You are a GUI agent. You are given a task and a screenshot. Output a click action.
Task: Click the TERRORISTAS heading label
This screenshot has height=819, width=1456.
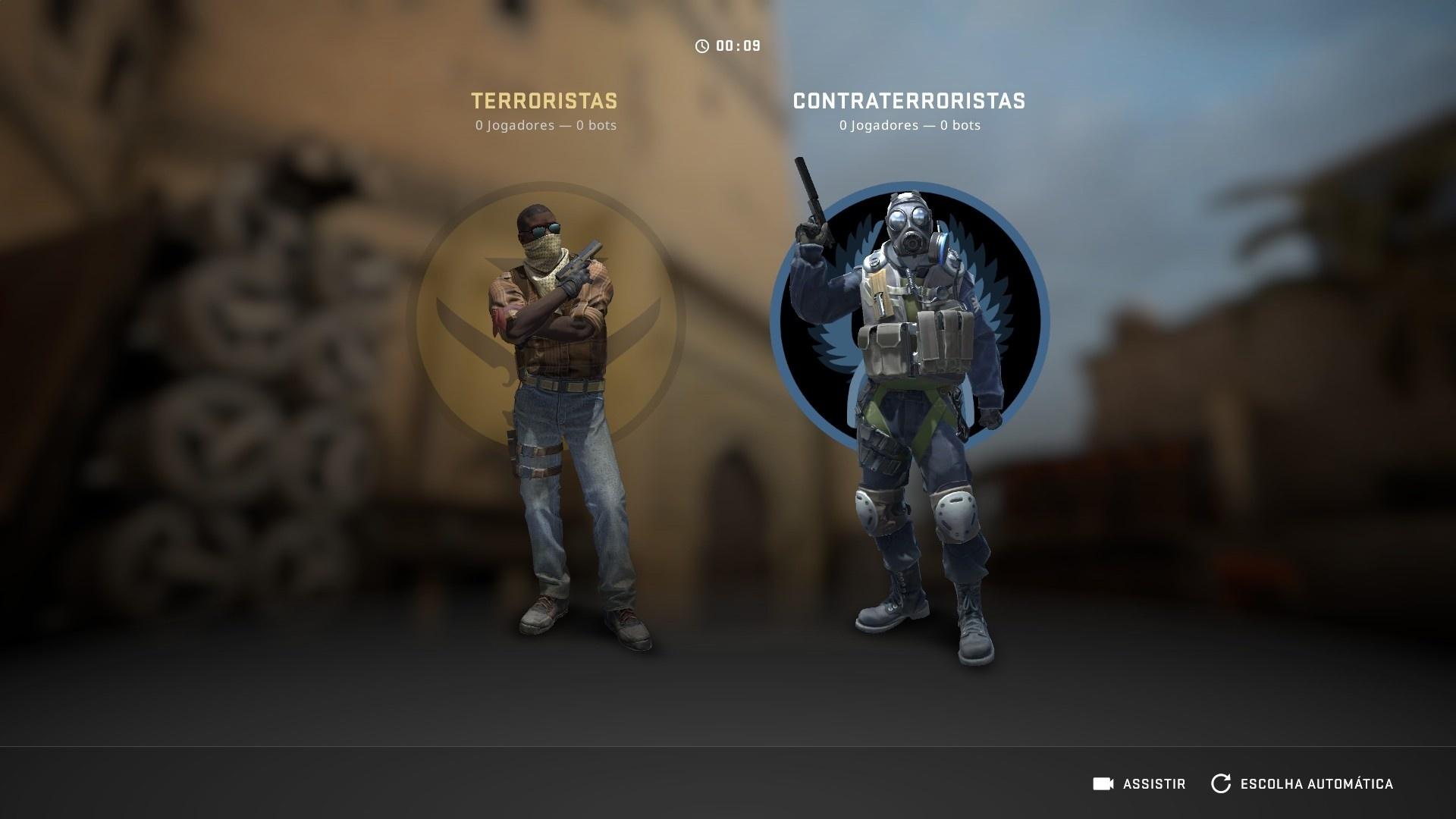point(544,101)
